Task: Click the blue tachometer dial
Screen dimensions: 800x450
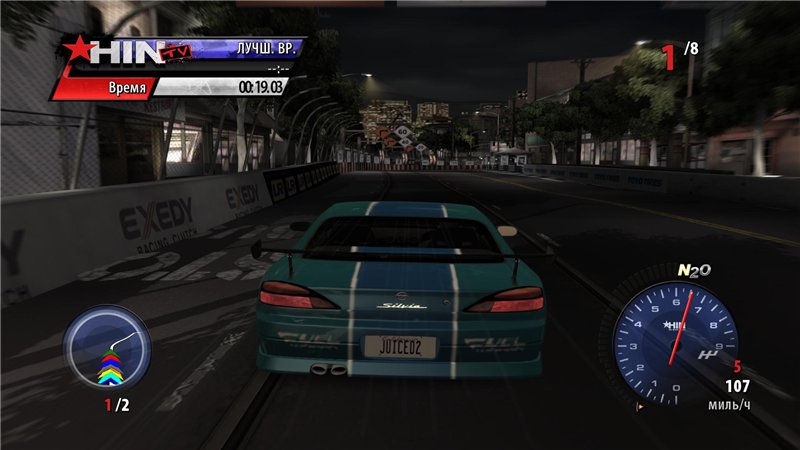Action: [x=674, y=336]
